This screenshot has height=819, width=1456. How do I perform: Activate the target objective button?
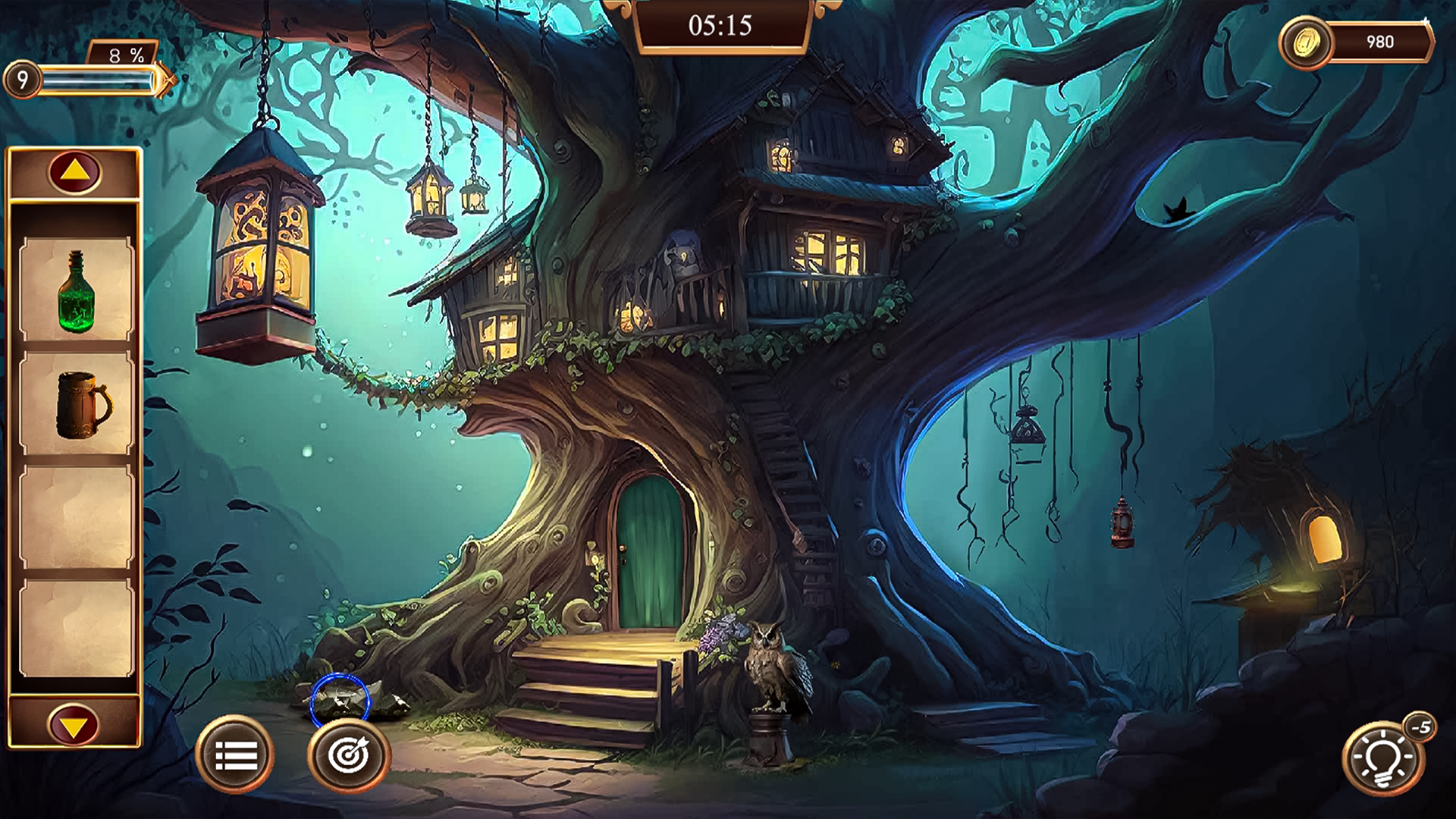click(349, 755)
